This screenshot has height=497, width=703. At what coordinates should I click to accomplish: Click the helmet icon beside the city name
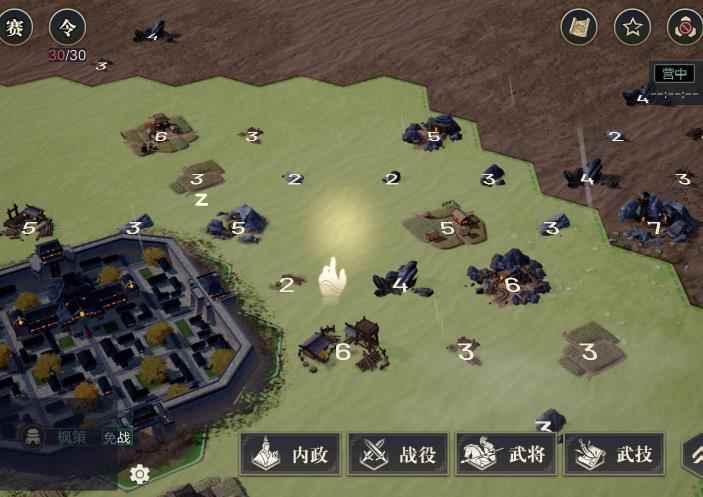click(33, 436)
